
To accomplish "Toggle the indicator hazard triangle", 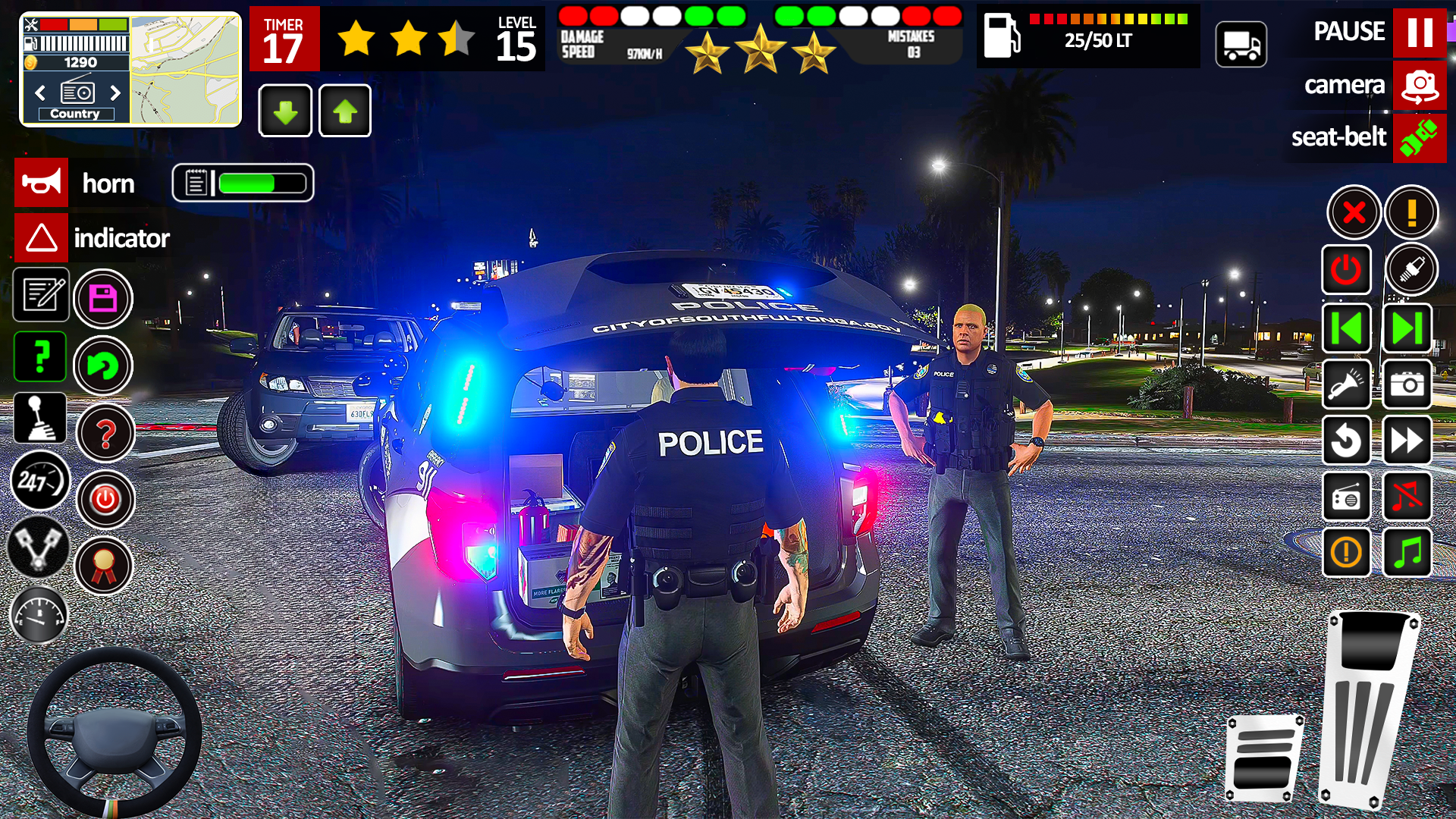I will pyautogui.click(x=42, y=238).
